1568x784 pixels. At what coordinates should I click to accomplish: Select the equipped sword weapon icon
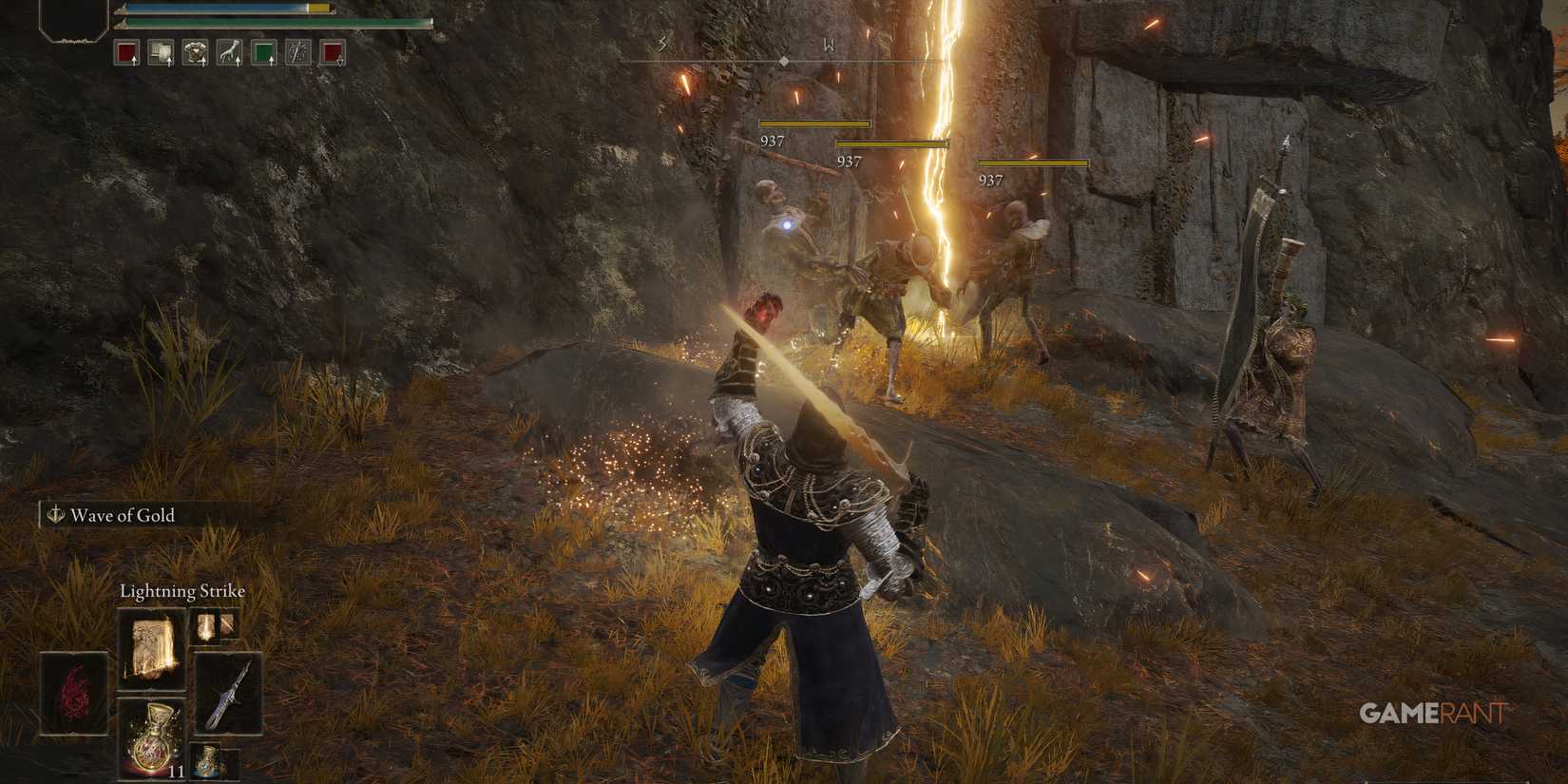226,692
